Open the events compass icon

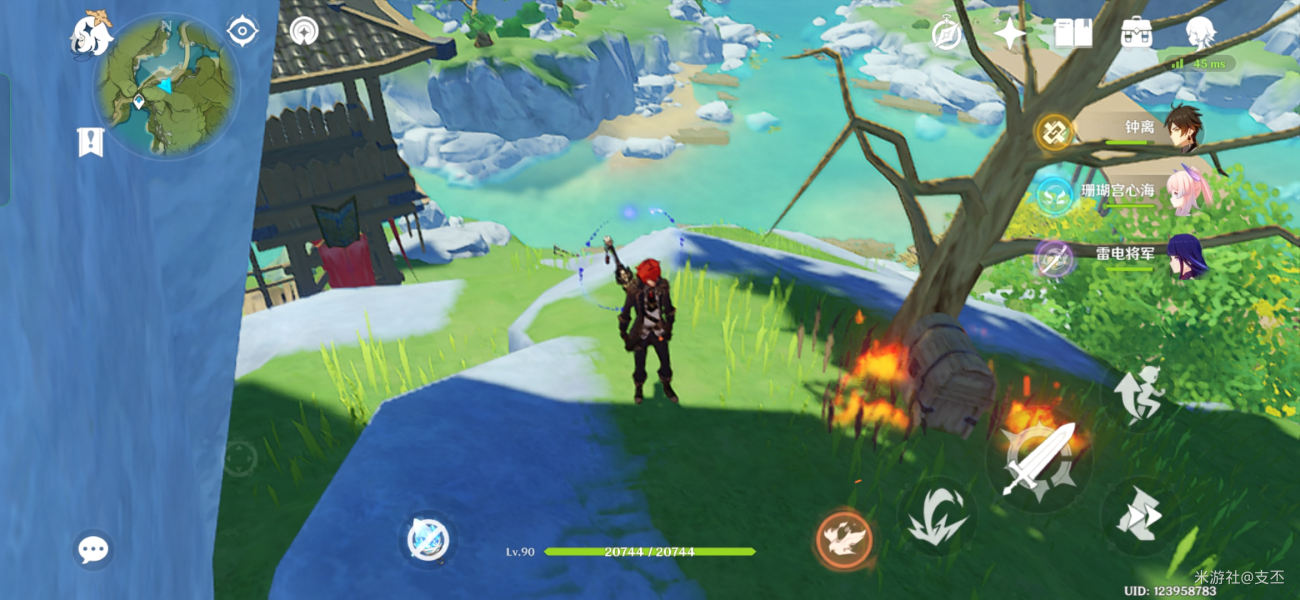(946, 35)
